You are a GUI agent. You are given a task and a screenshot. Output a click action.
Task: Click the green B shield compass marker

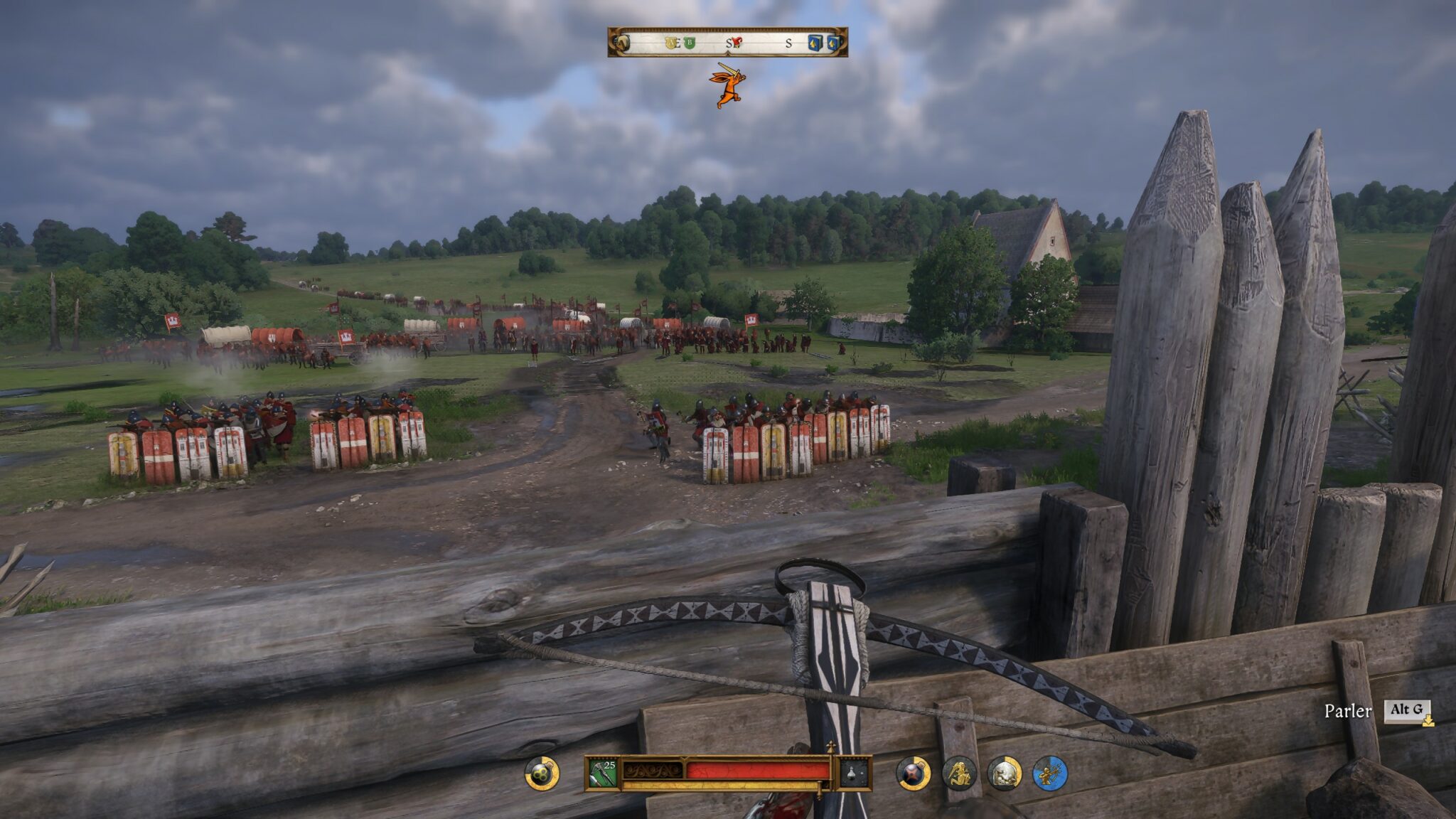point(689,43)
